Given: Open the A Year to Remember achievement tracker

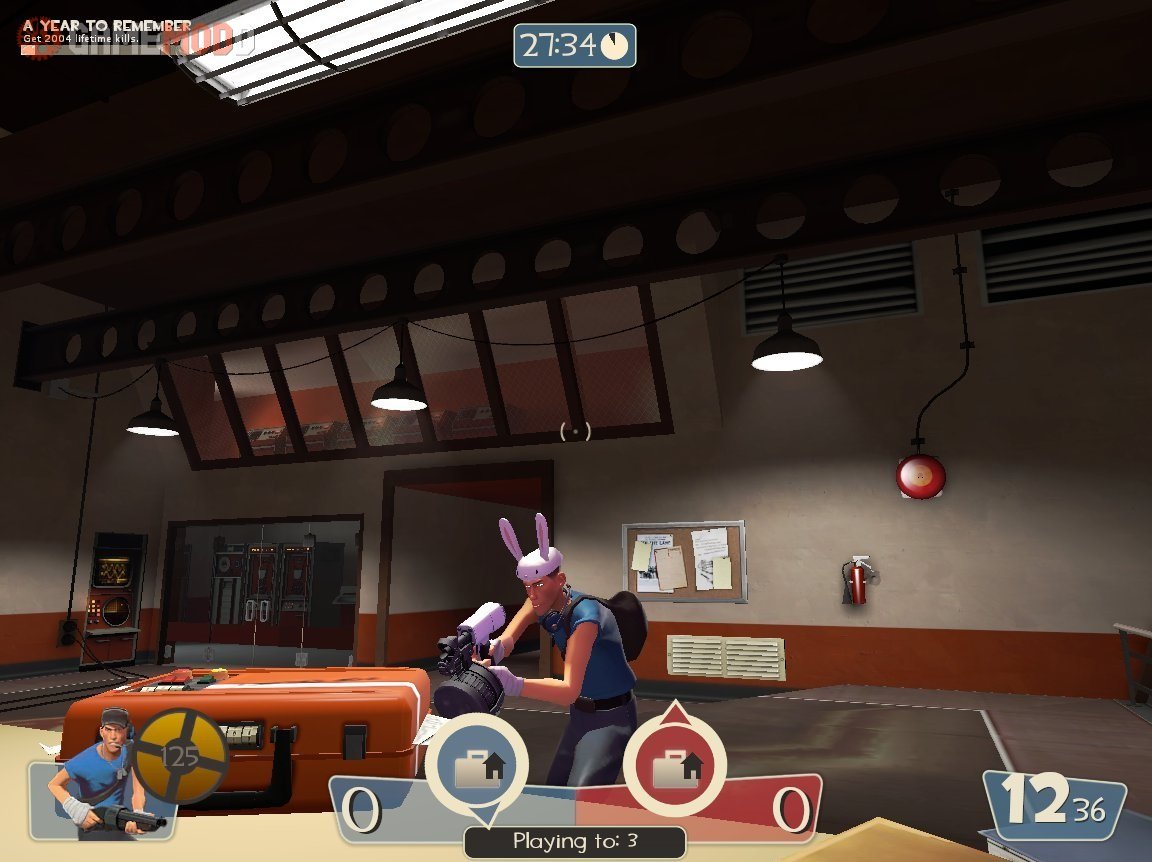Looking at the screenshot, I should point(107,30).
